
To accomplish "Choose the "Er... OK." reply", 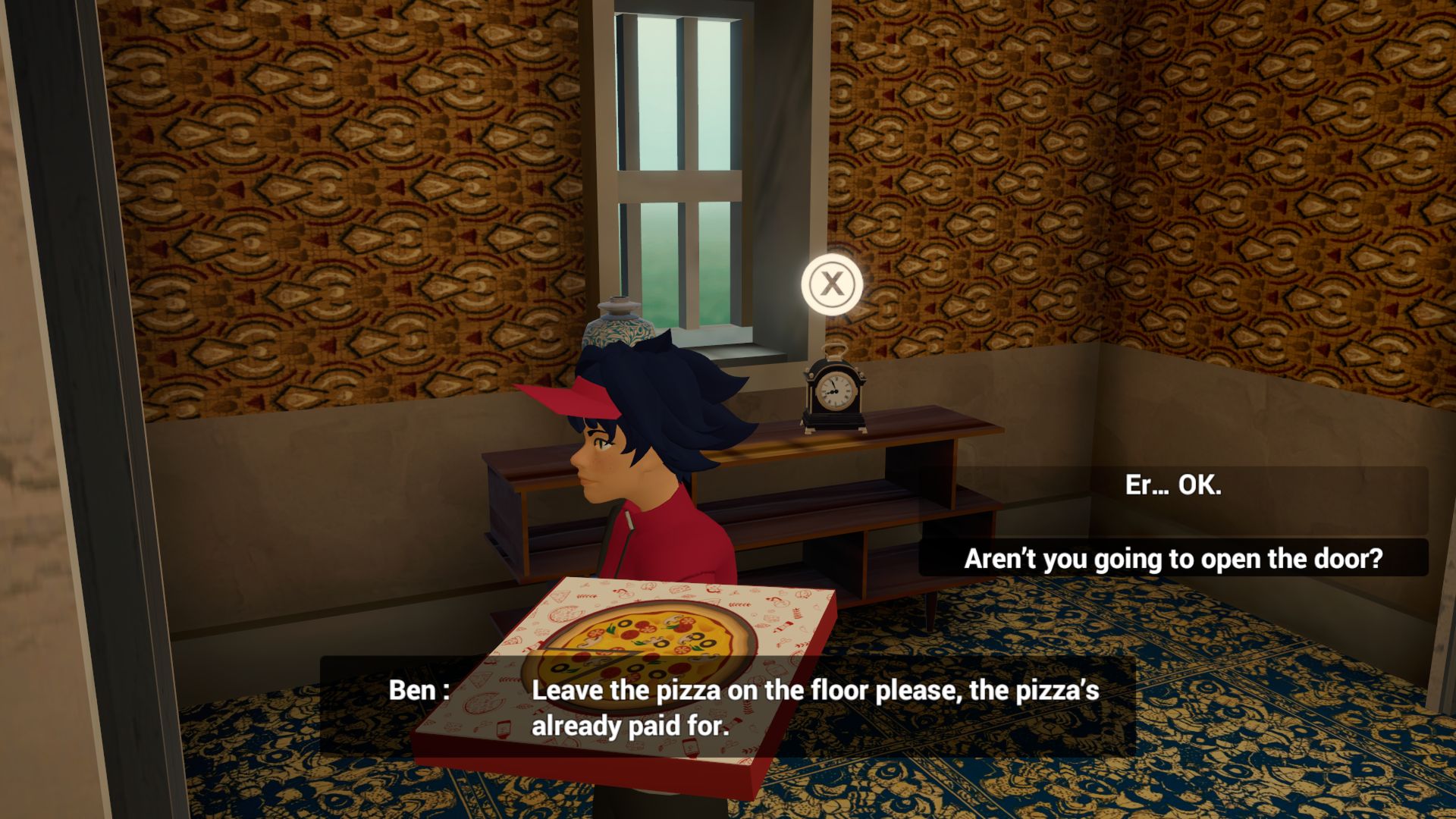I will 1173,485.
